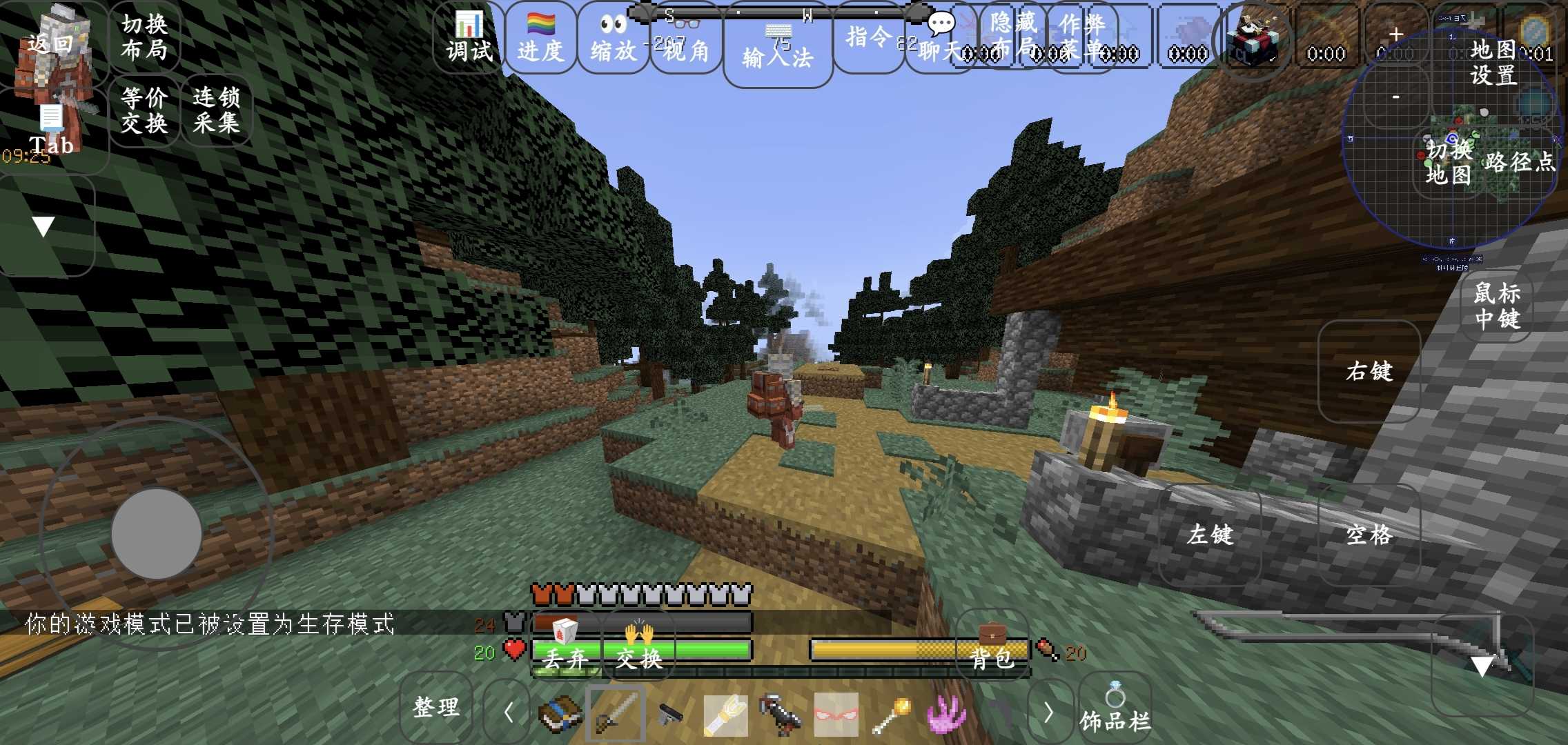1568x745 pixels.
Task: Tap the 返回 back button
Action: pyautogui.click(x=52, y=43)
